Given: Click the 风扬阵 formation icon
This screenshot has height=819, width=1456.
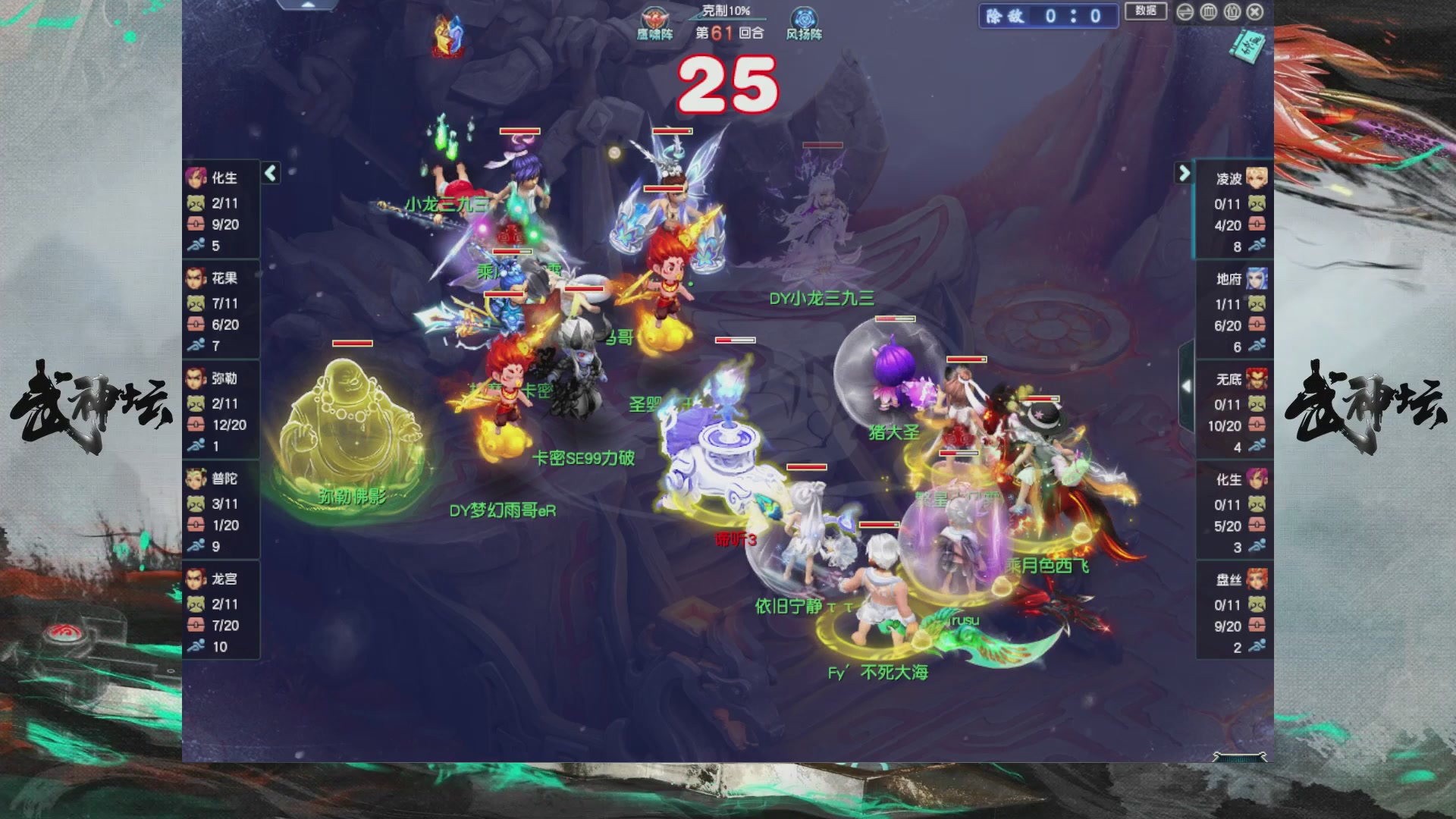Looking at the screenshot, I should tap(804, 17).
